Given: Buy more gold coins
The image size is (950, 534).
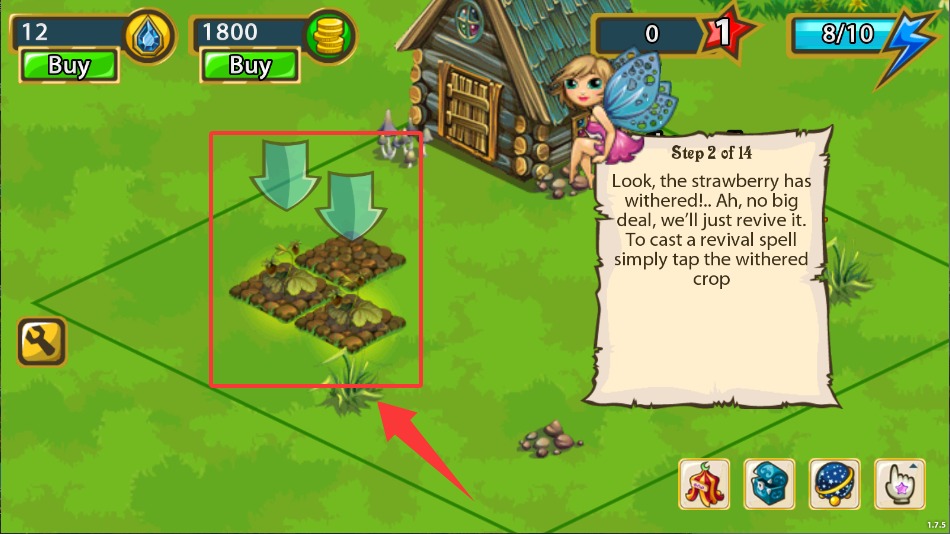Looking at the screenshot, I should point(250,67).
